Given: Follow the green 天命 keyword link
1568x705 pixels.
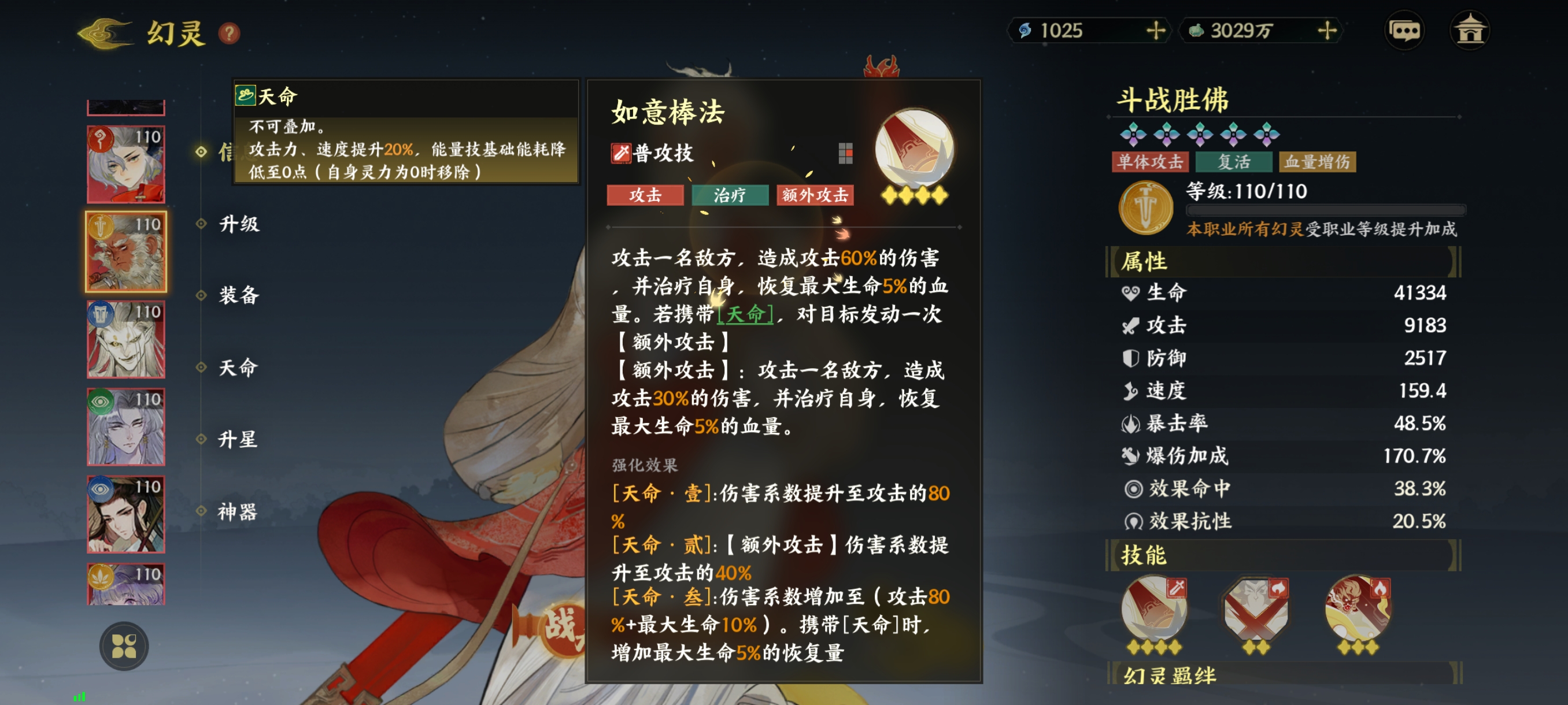Looking at the screenshot, I should 745,314.
